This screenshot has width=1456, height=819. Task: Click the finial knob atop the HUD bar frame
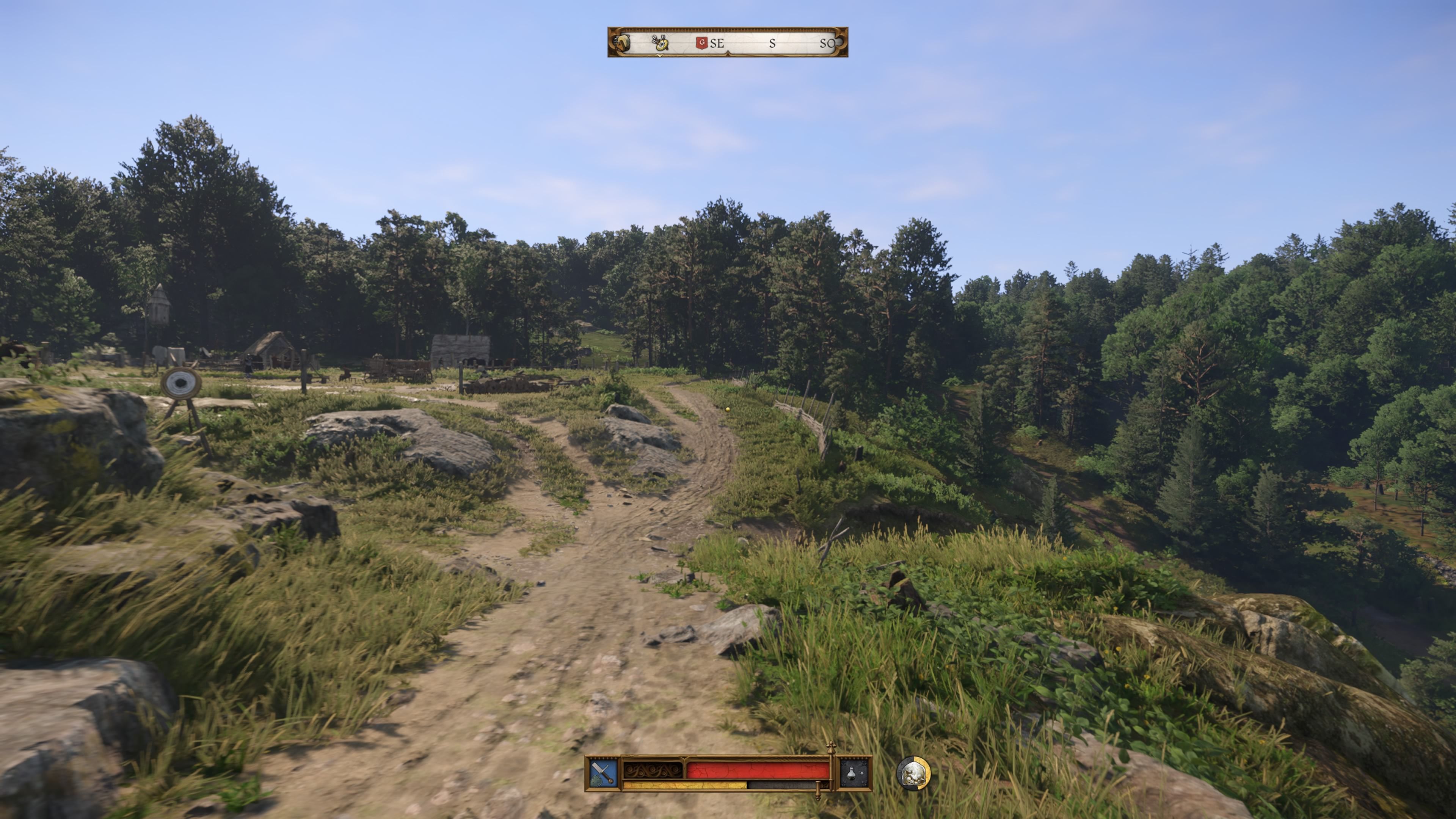[x=831, y=747]
